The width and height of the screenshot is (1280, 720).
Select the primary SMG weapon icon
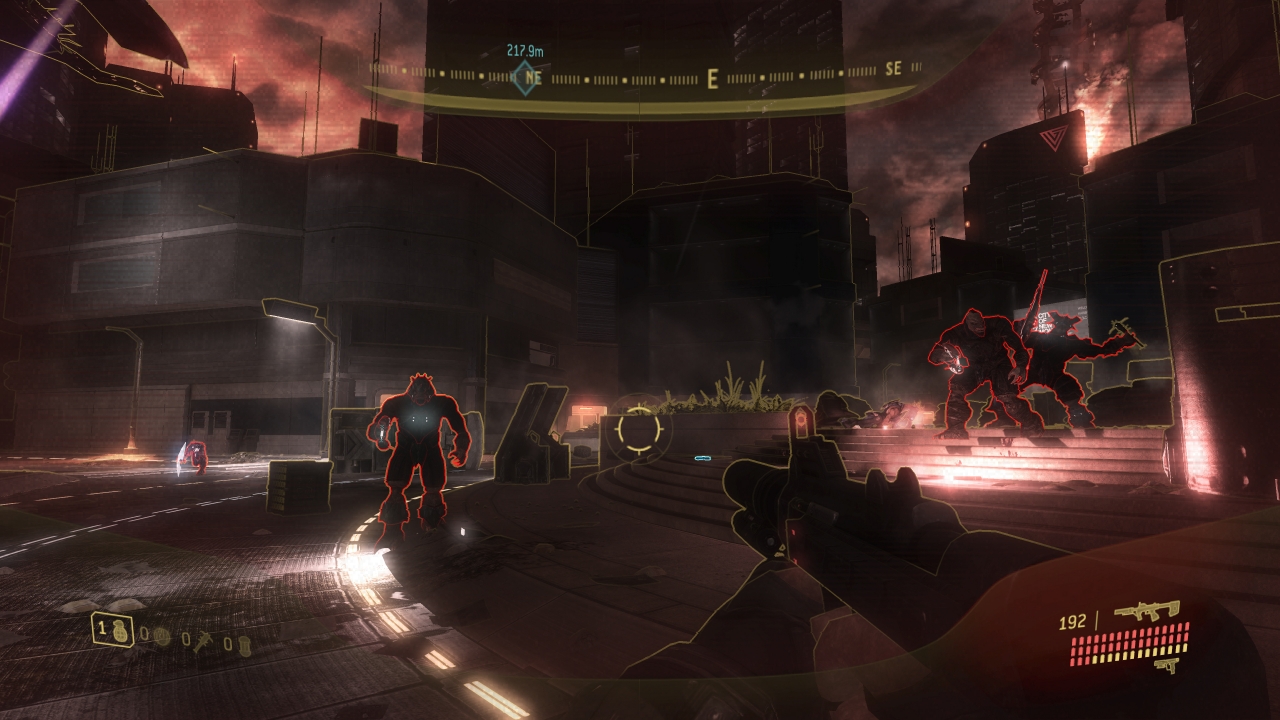[x=1146, y=610]
